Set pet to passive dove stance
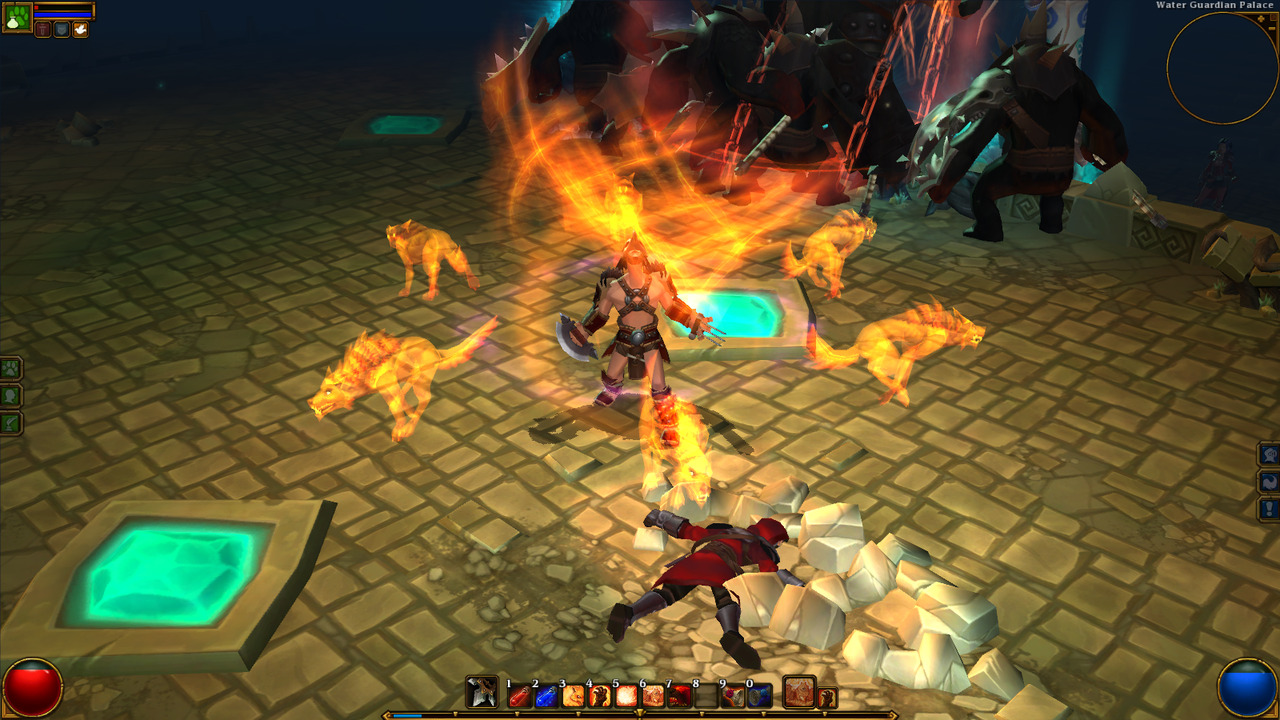This screenshot has height=720, width=1280. [80, 30]
